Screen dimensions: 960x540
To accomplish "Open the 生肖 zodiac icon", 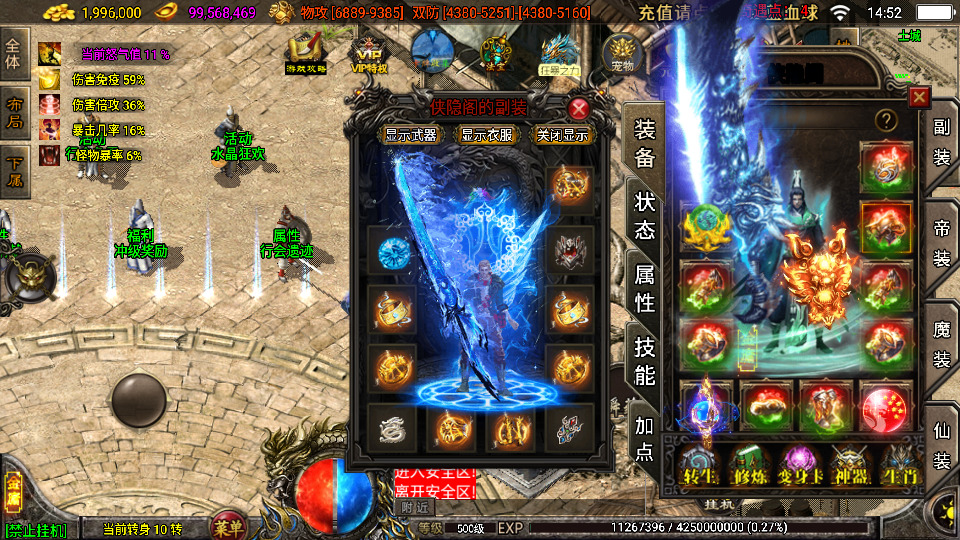I will pyautogui.click(x=899, y=465).
